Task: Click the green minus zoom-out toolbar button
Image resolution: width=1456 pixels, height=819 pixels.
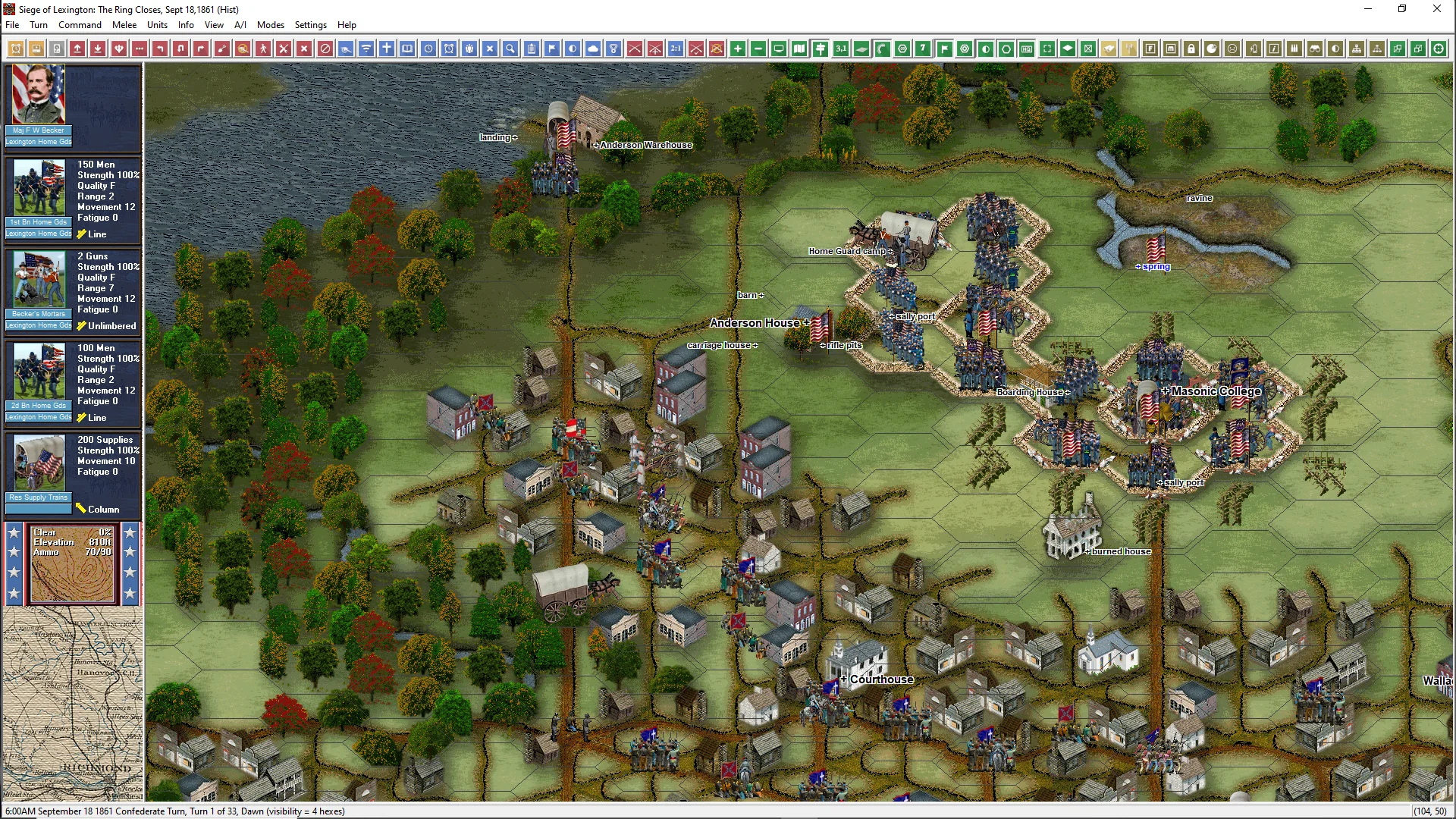Action: pos(758,49)
